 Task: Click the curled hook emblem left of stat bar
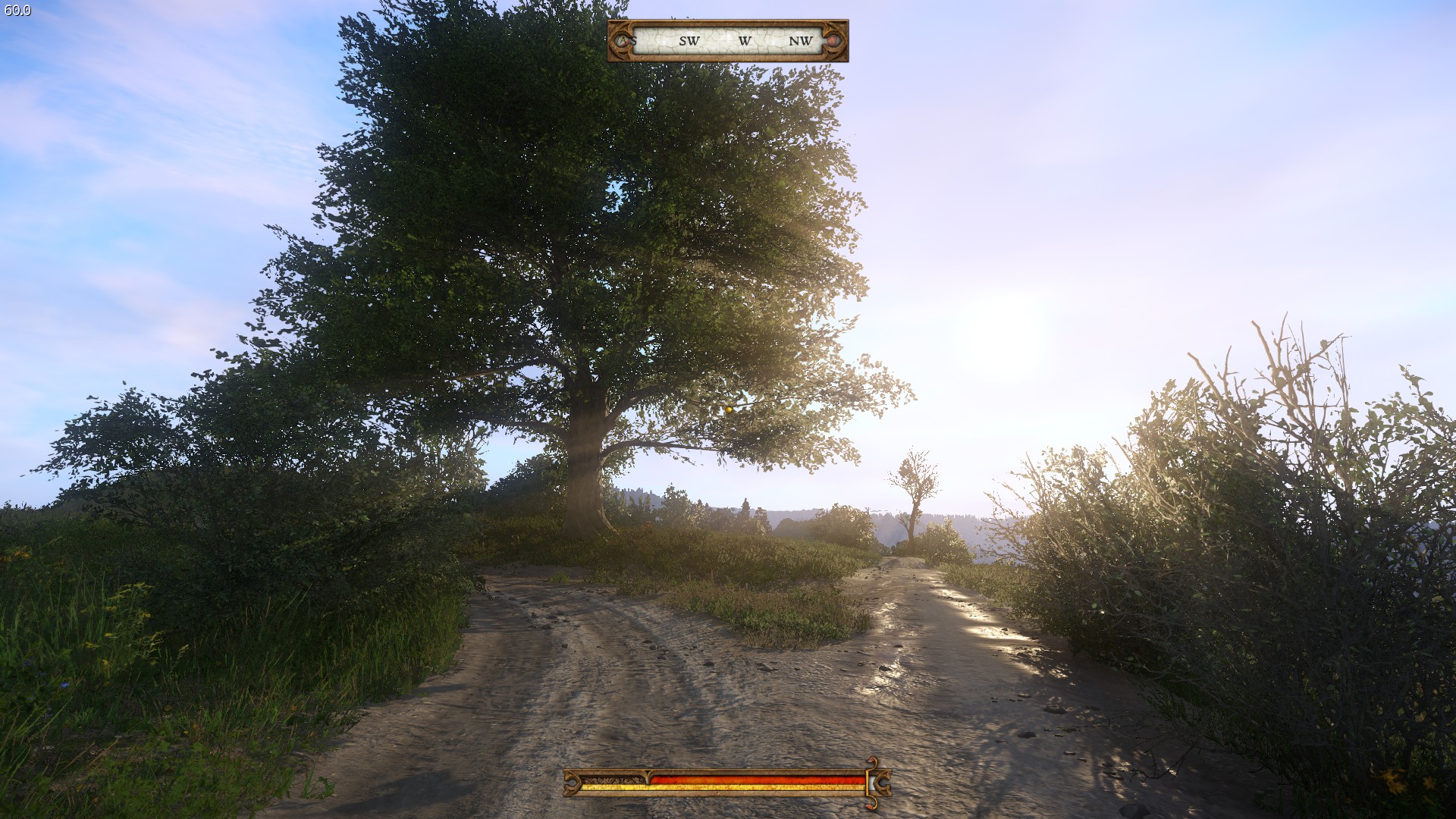(571, 783)
